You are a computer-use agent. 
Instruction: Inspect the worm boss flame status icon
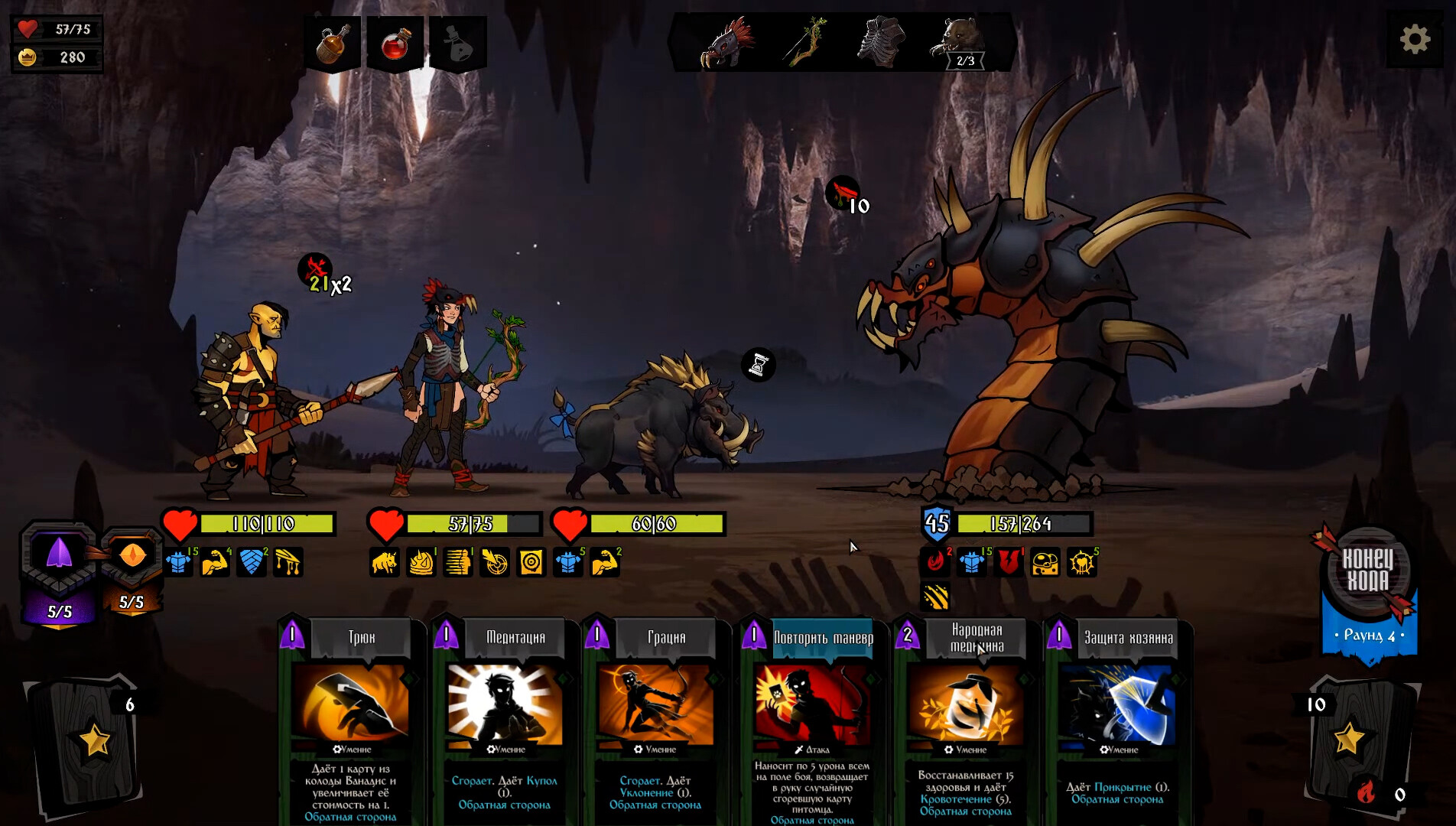(x=935, y=562)
